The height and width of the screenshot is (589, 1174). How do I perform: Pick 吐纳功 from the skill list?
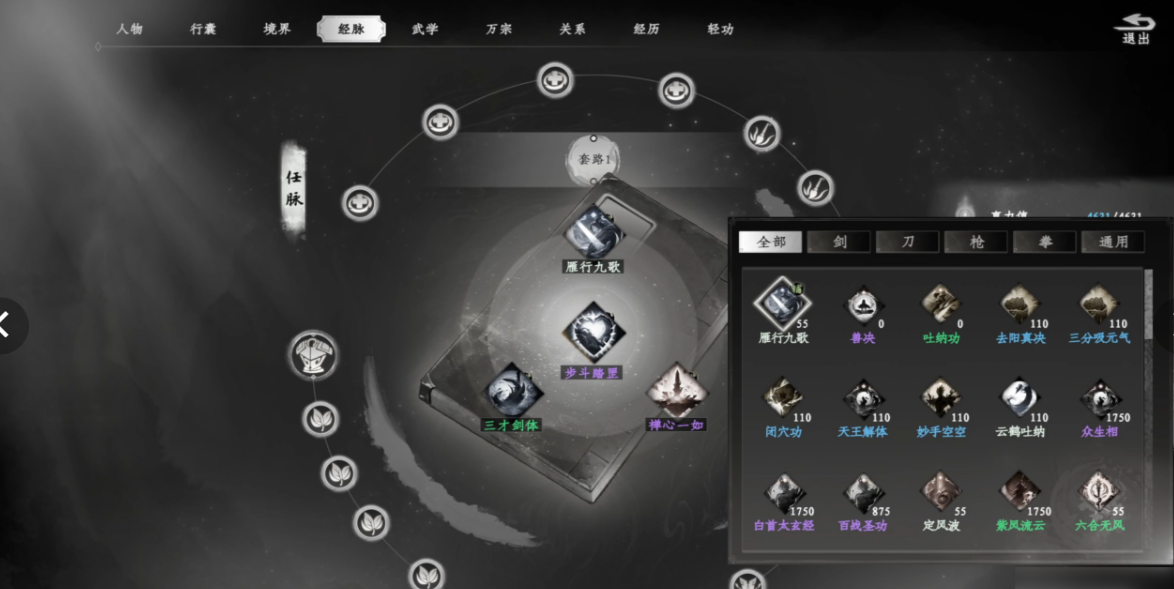tap(941, 304)
